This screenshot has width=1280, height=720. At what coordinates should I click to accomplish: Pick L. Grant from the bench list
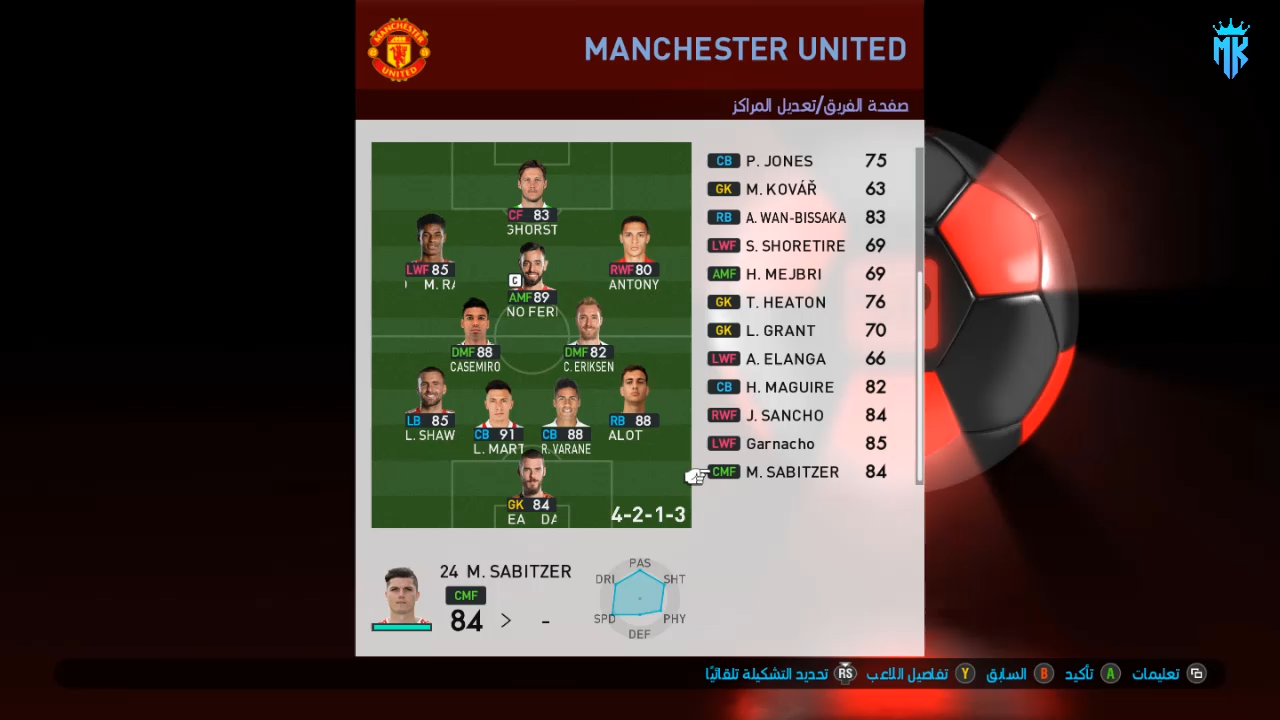pyautogui.click(x=797, y=331)
